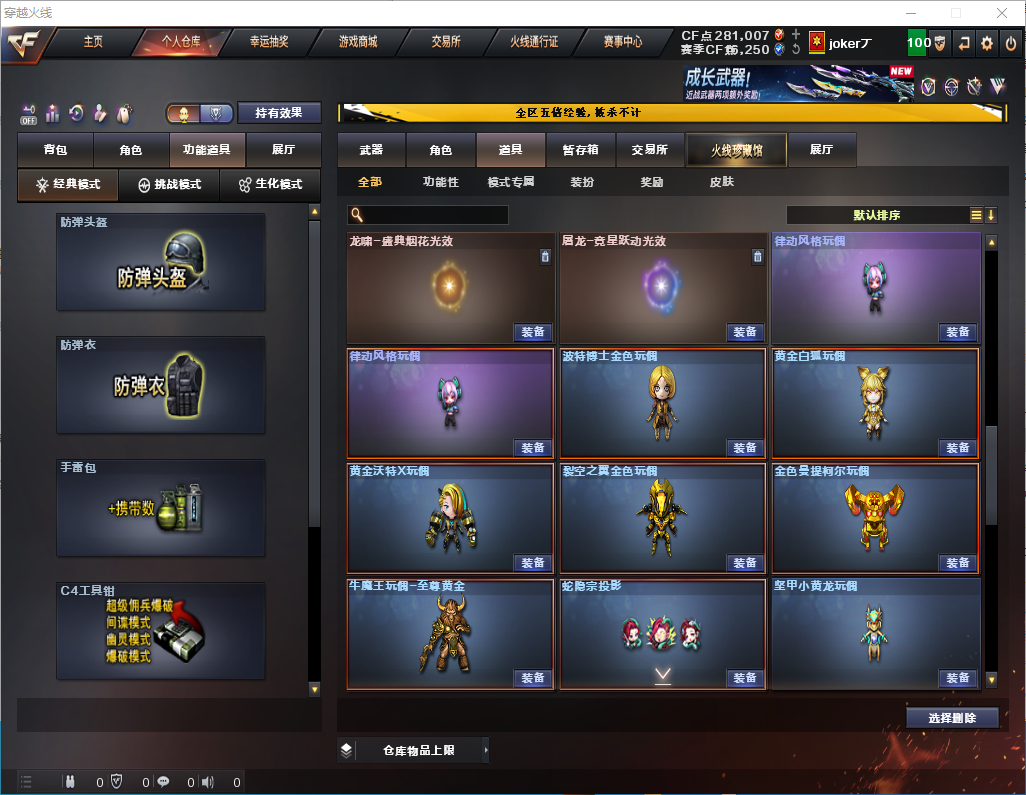Filter items by 功能性 category
This screenshot has width=1026, height=795.
tap(440, 183)
